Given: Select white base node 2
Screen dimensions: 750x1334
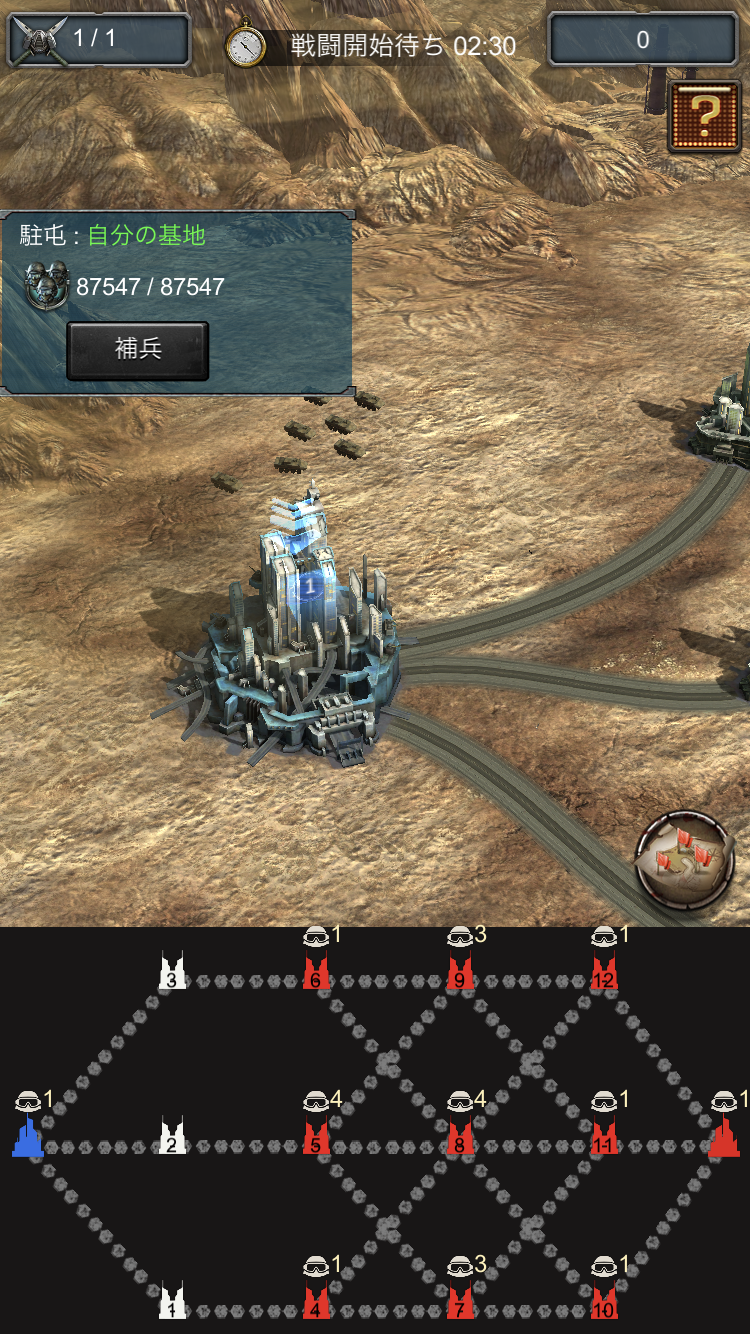Looking at the screenshot, I should point(172,1138).
